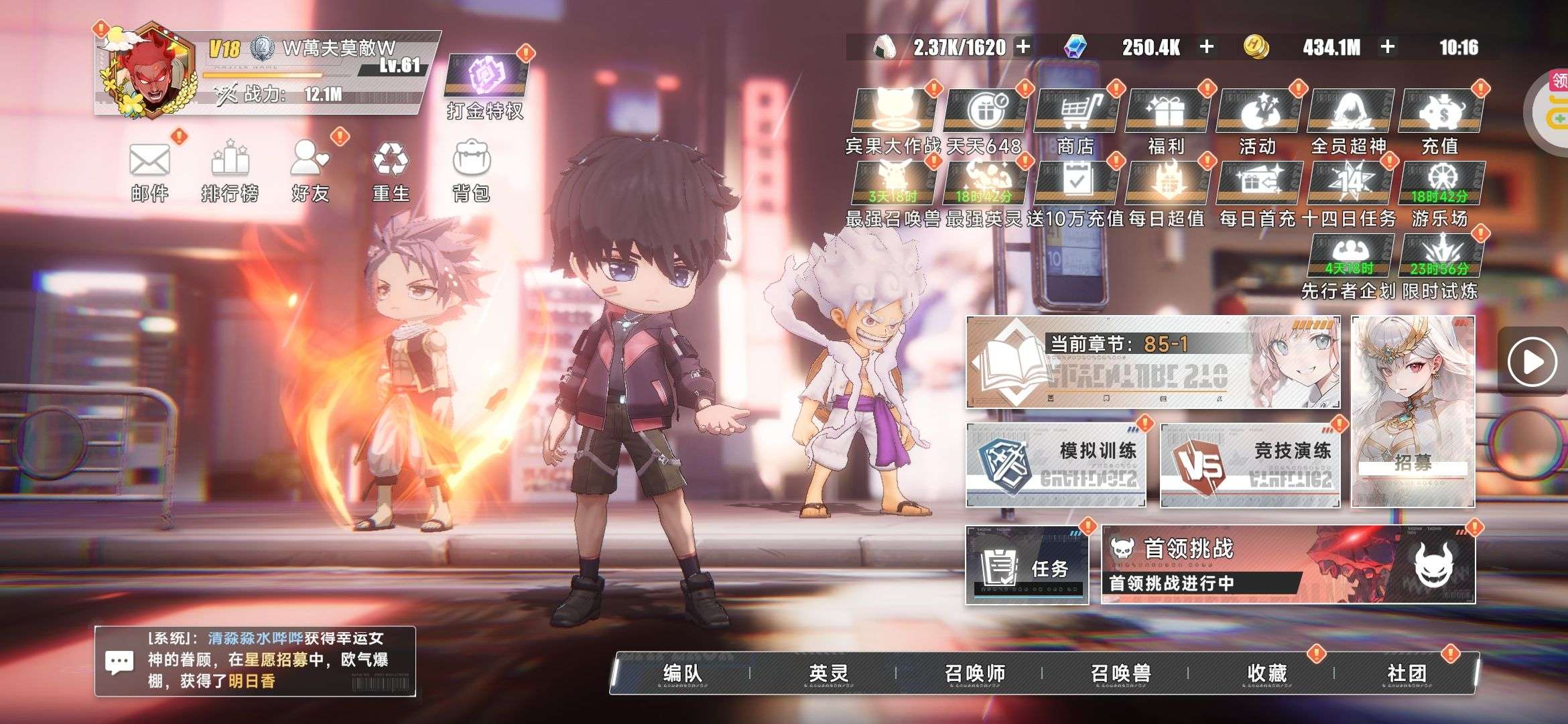The height and width of the screenshot is (724, 1568).
Task: Switch to the 编队 formation tab
Action: click(x=682, y=673)
